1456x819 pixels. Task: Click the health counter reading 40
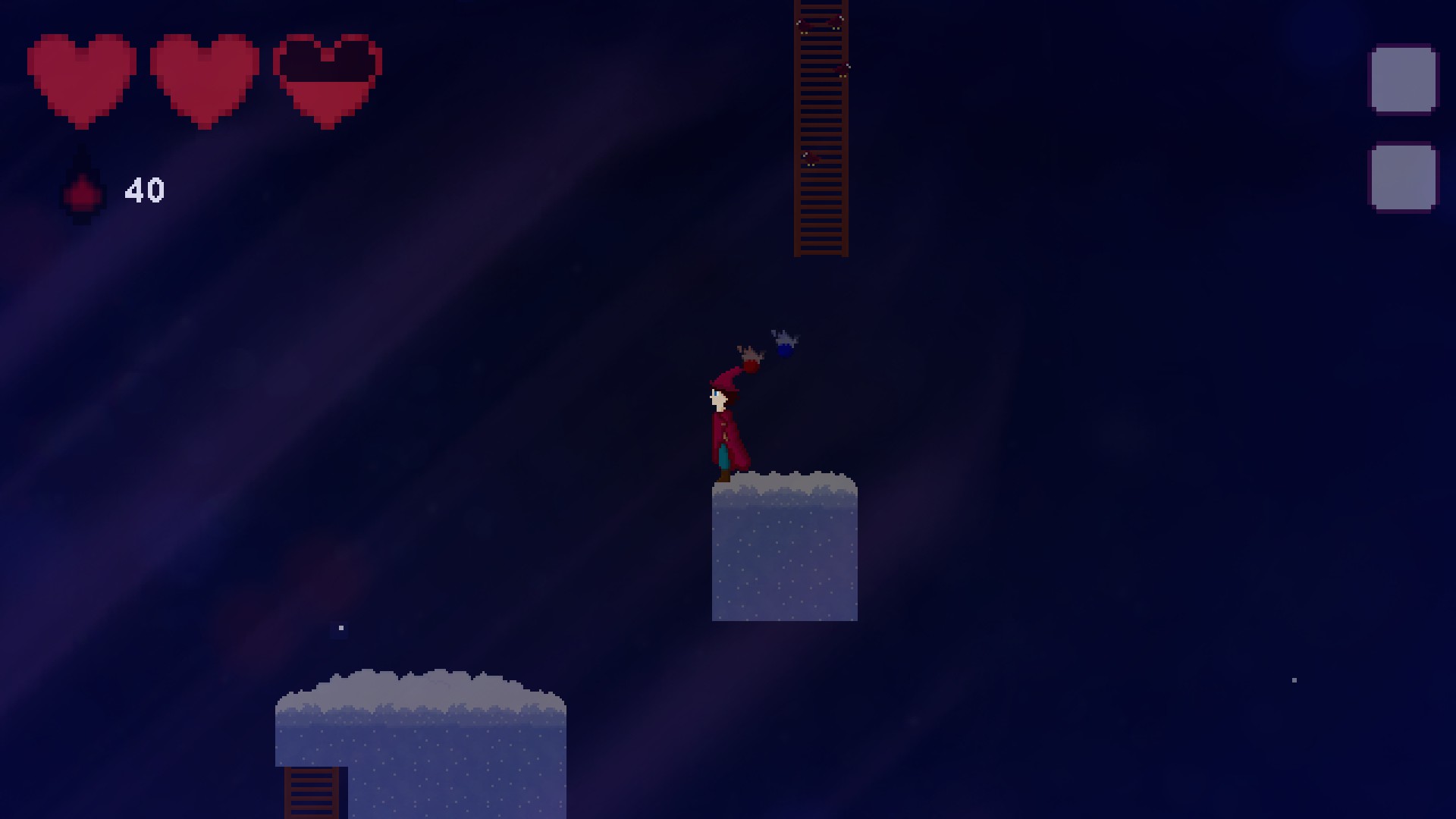tap(145, 190)
